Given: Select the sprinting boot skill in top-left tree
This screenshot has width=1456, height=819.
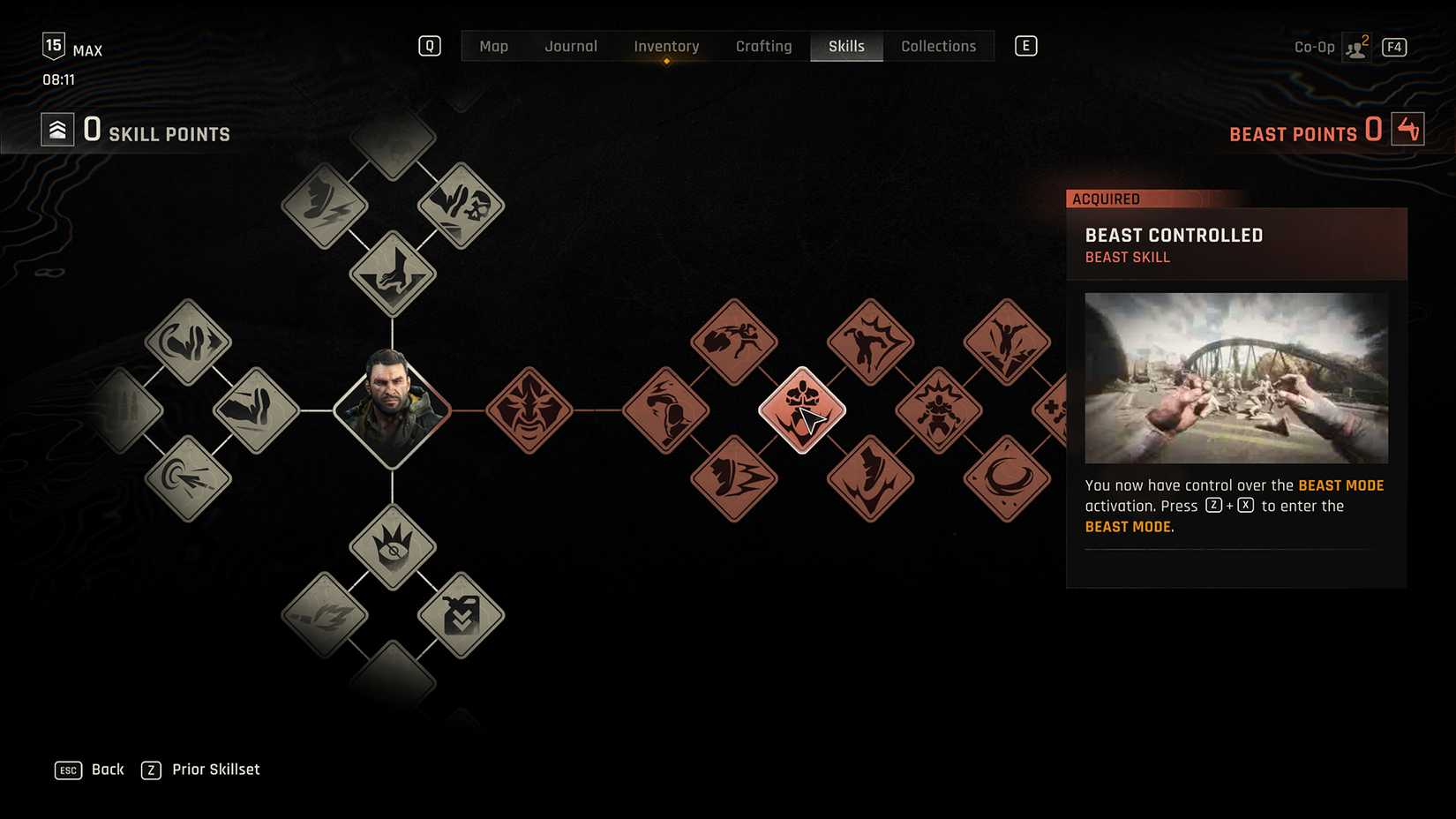Looking at the screenshot, I should click(x=323, y=204).
